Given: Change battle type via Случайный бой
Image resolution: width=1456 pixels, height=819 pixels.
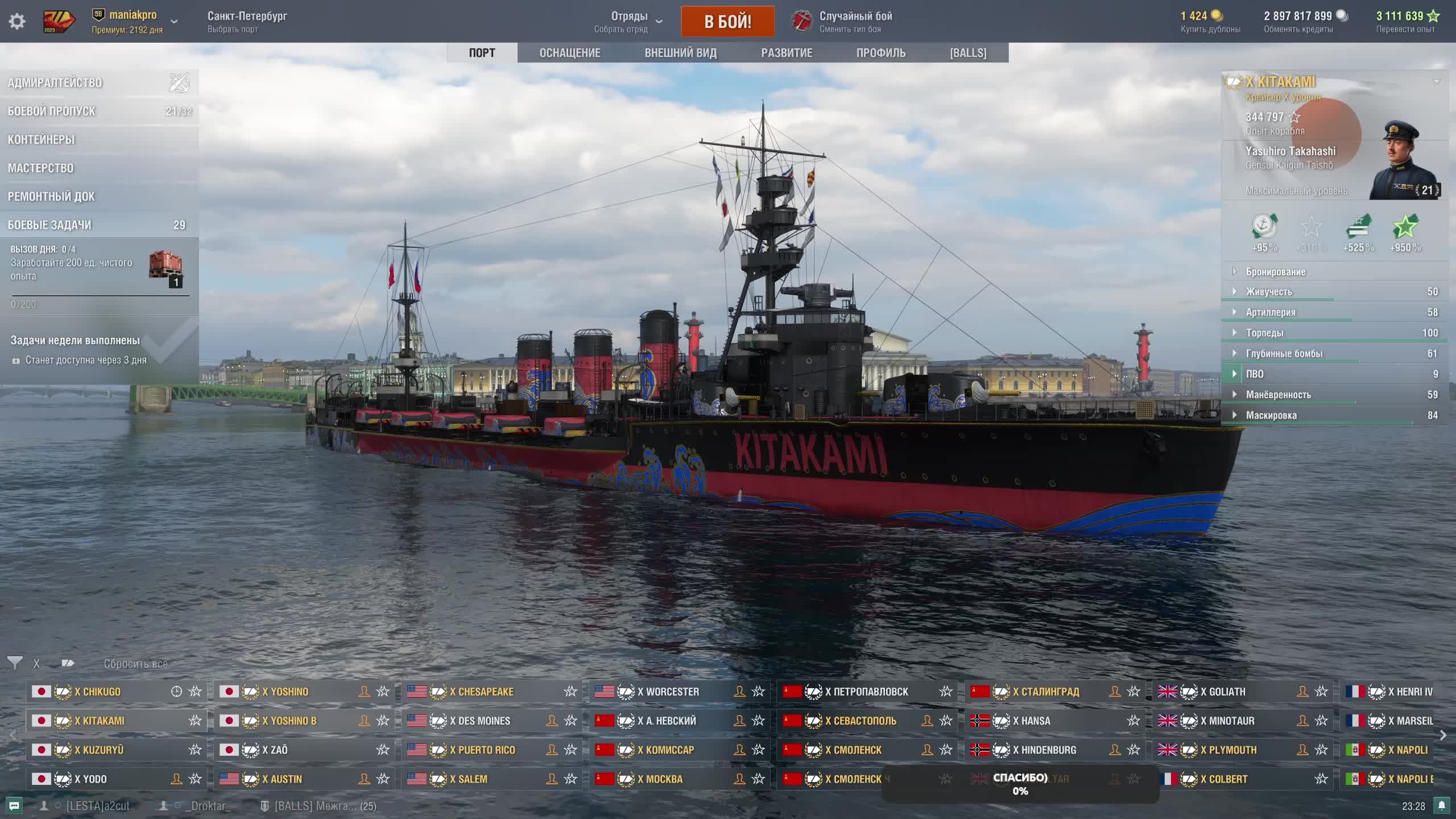Looking at the screenshot, I should [855, 22].
